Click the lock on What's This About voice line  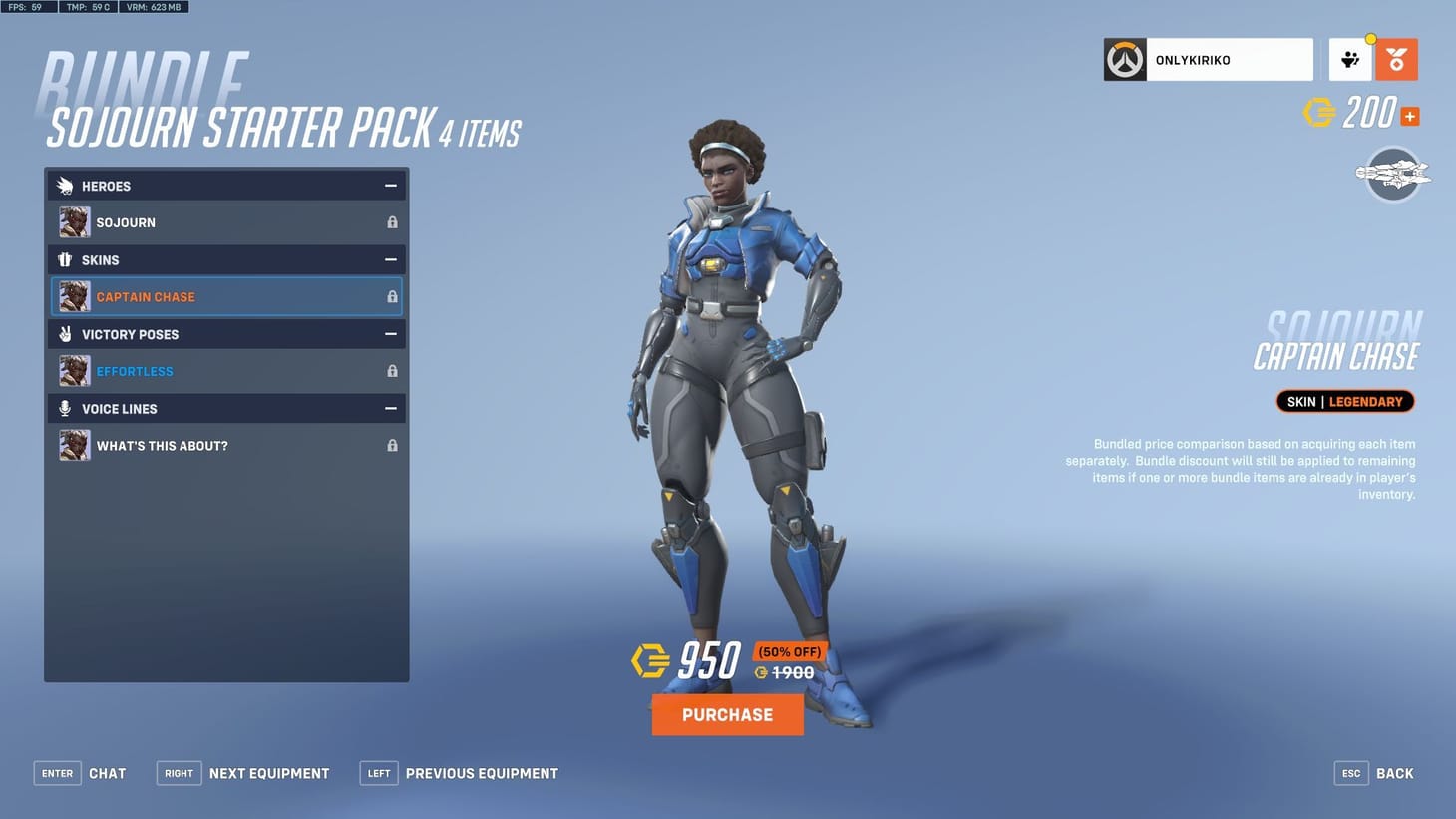(392, 445)
